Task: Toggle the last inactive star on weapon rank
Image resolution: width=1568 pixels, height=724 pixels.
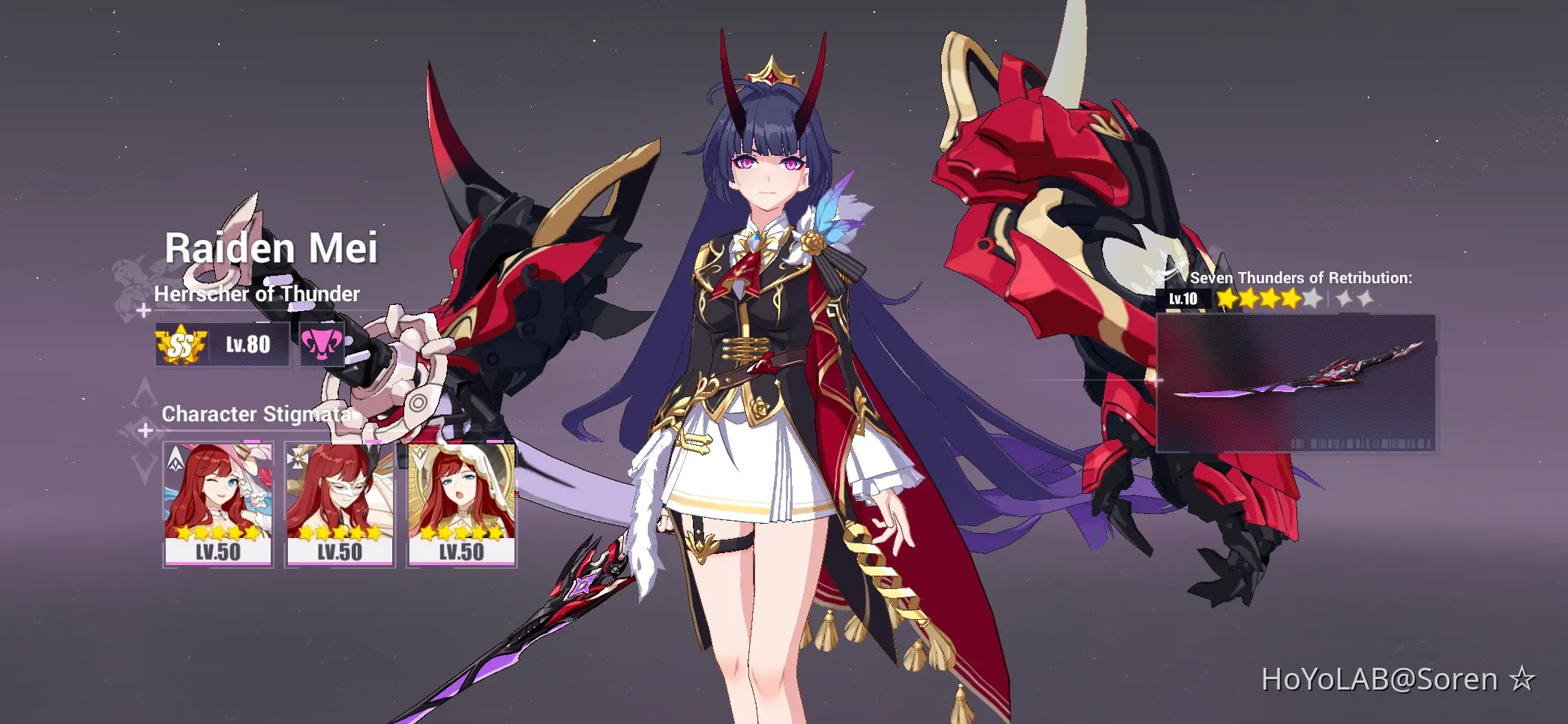Action: [x=1365, y=299]
